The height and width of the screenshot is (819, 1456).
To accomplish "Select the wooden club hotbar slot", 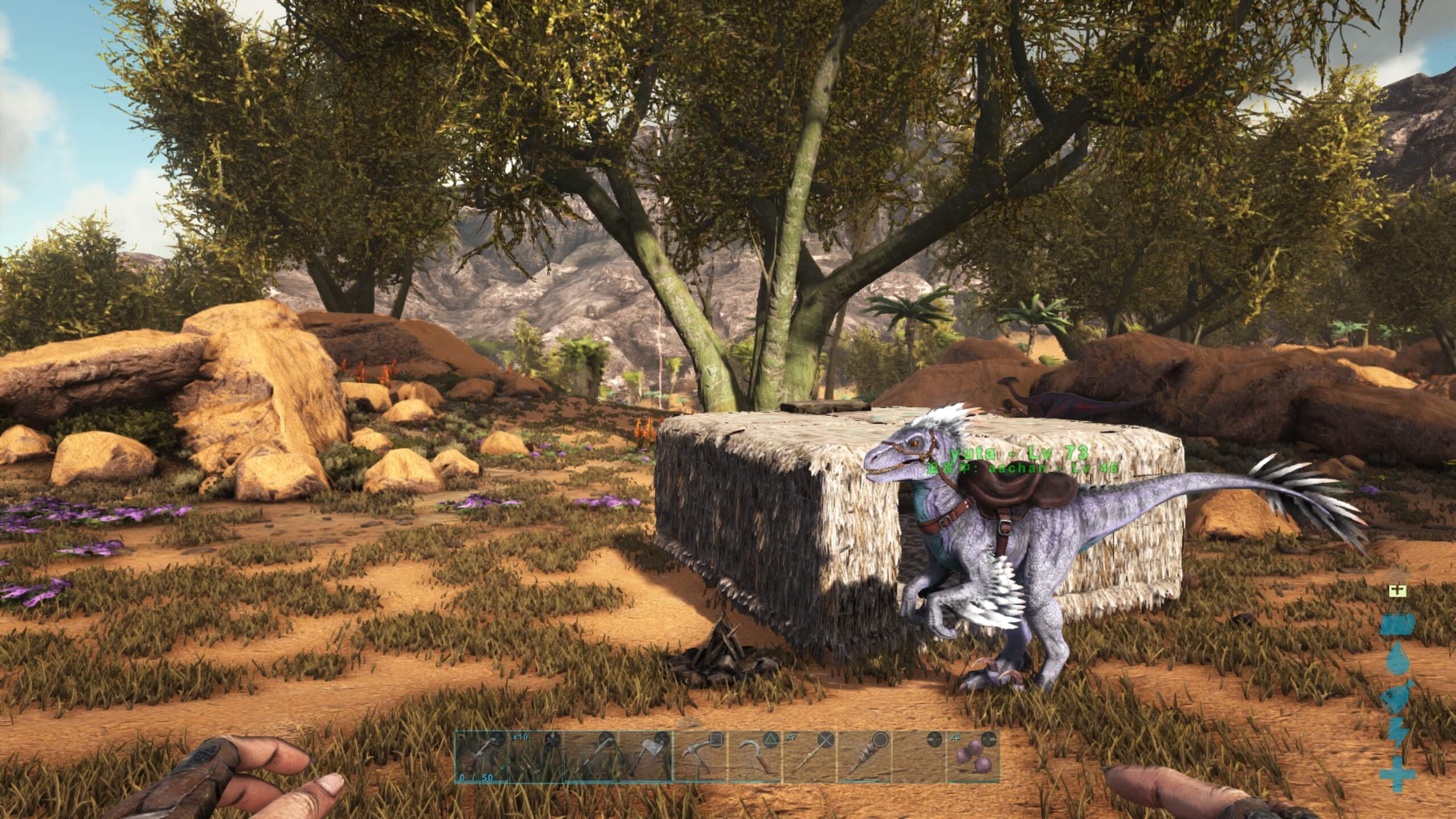I will coord(864,756).
